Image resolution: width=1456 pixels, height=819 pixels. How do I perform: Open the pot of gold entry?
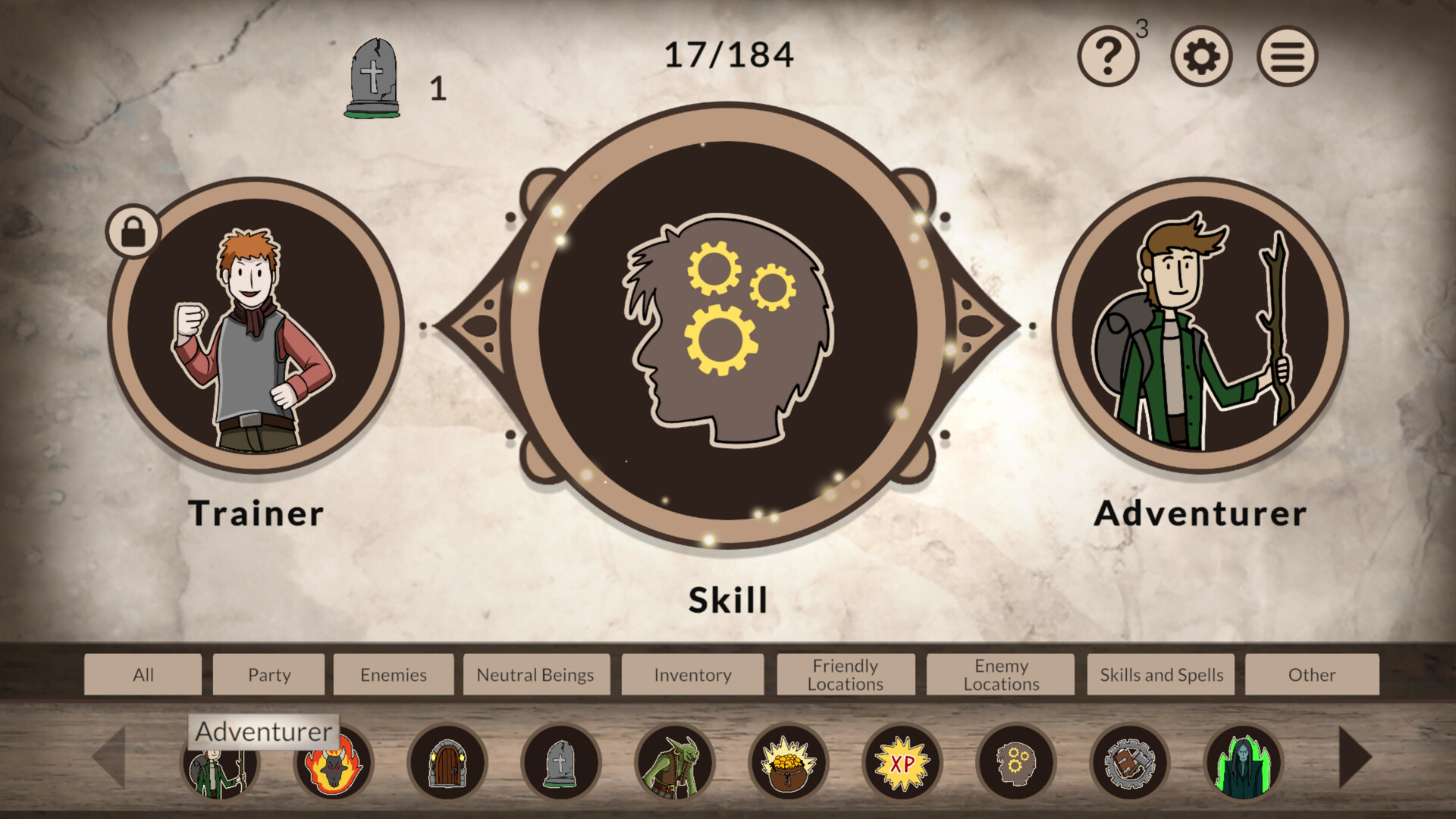point(789,764)
